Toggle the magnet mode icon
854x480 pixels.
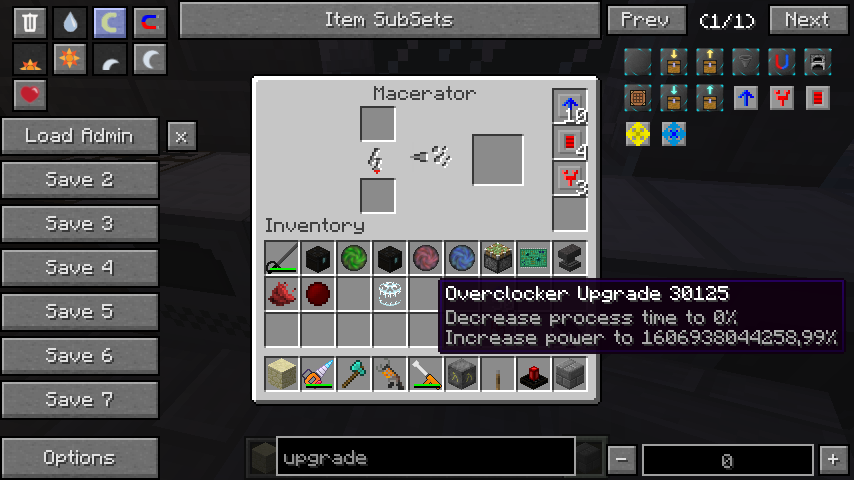[x=149, y=22]
